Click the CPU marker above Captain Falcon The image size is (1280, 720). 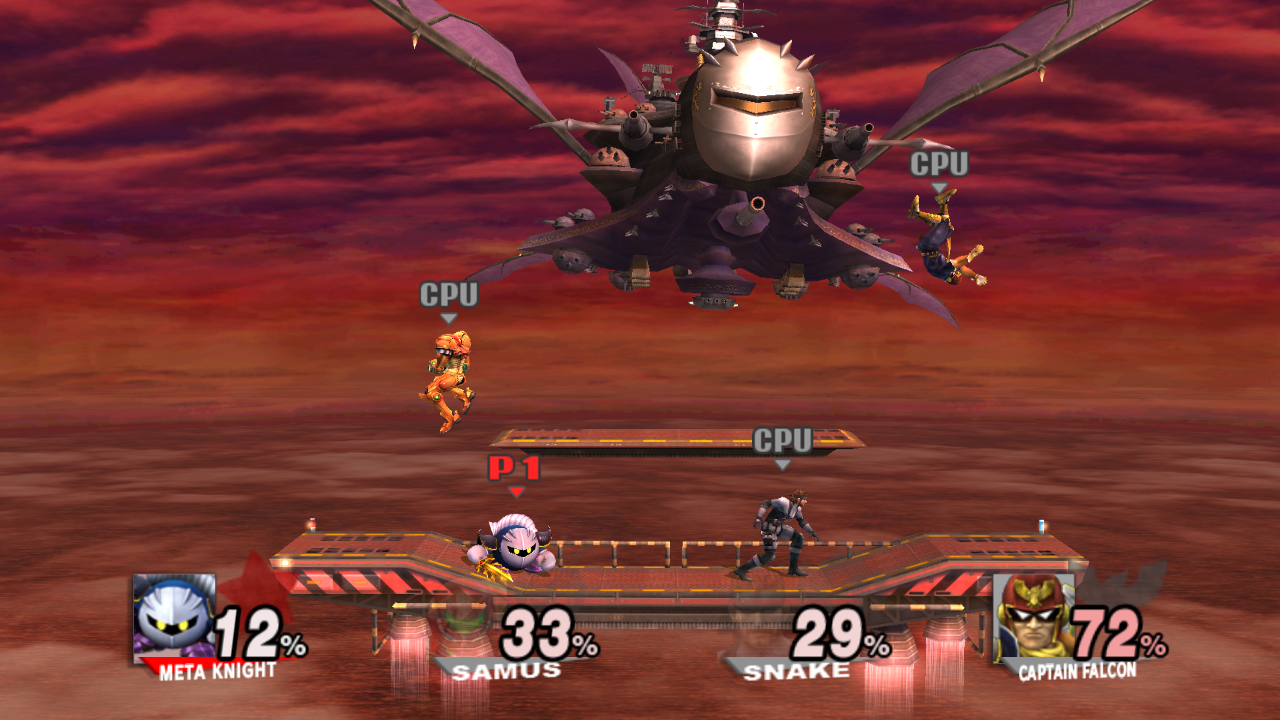point(938,161)
